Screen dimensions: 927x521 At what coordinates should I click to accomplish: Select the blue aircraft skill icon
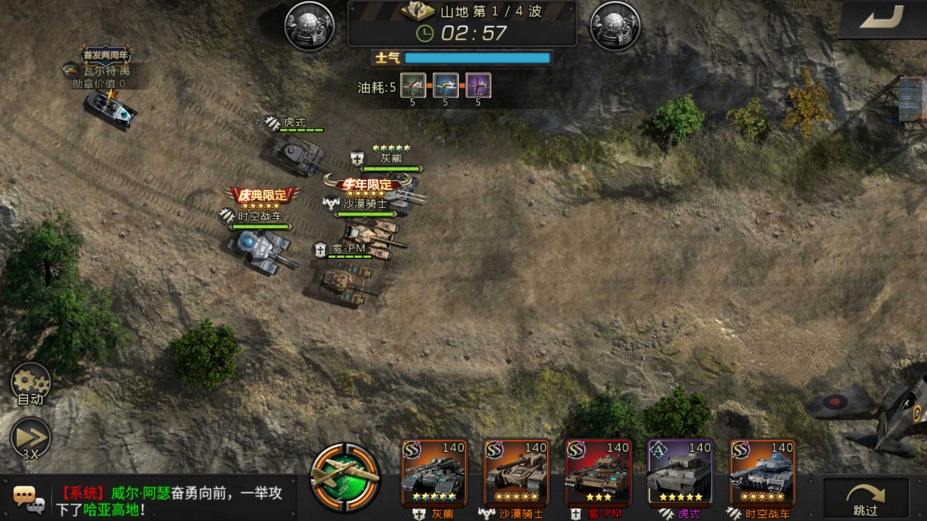coord(446,86)
